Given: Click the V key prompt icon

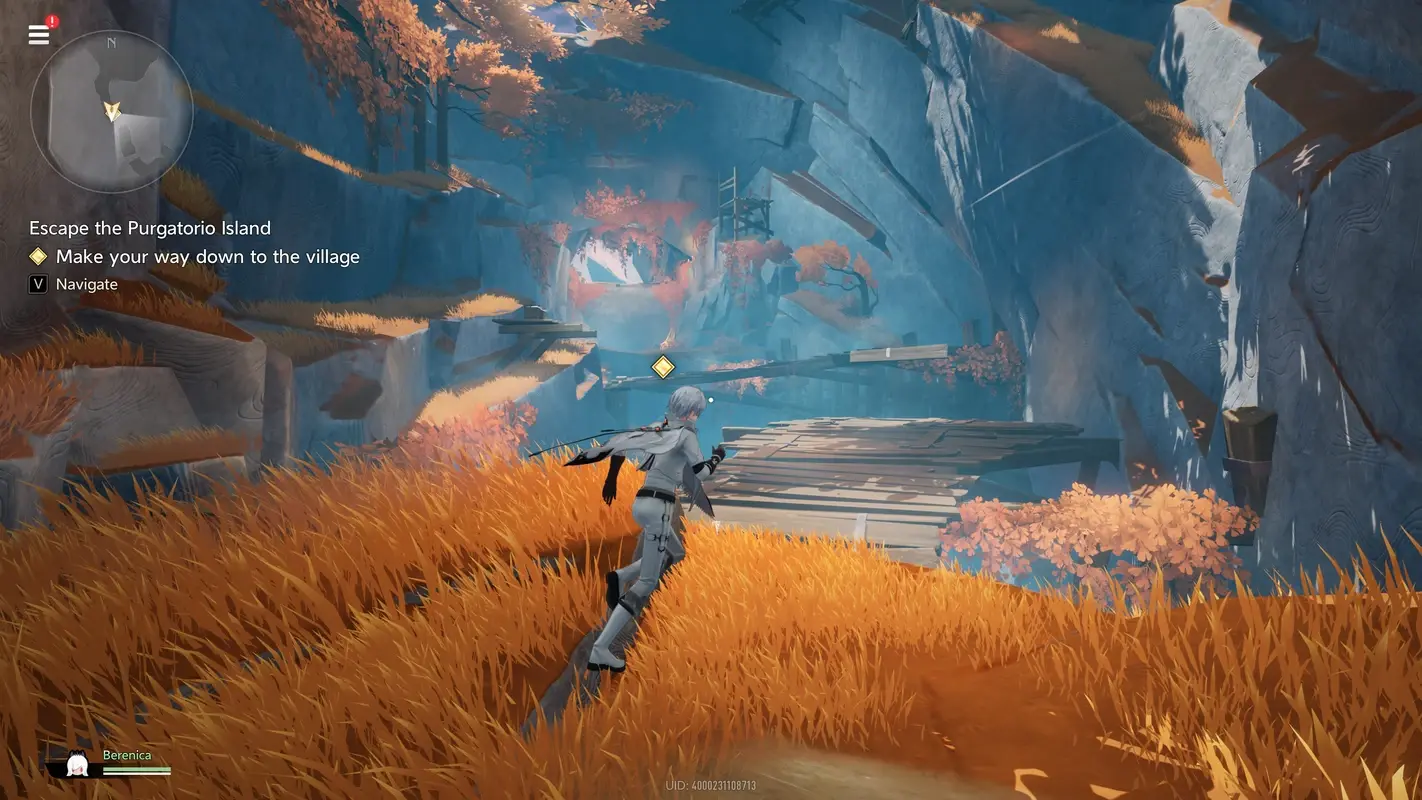Looking at the screenshot, I should tap(37, 283).
